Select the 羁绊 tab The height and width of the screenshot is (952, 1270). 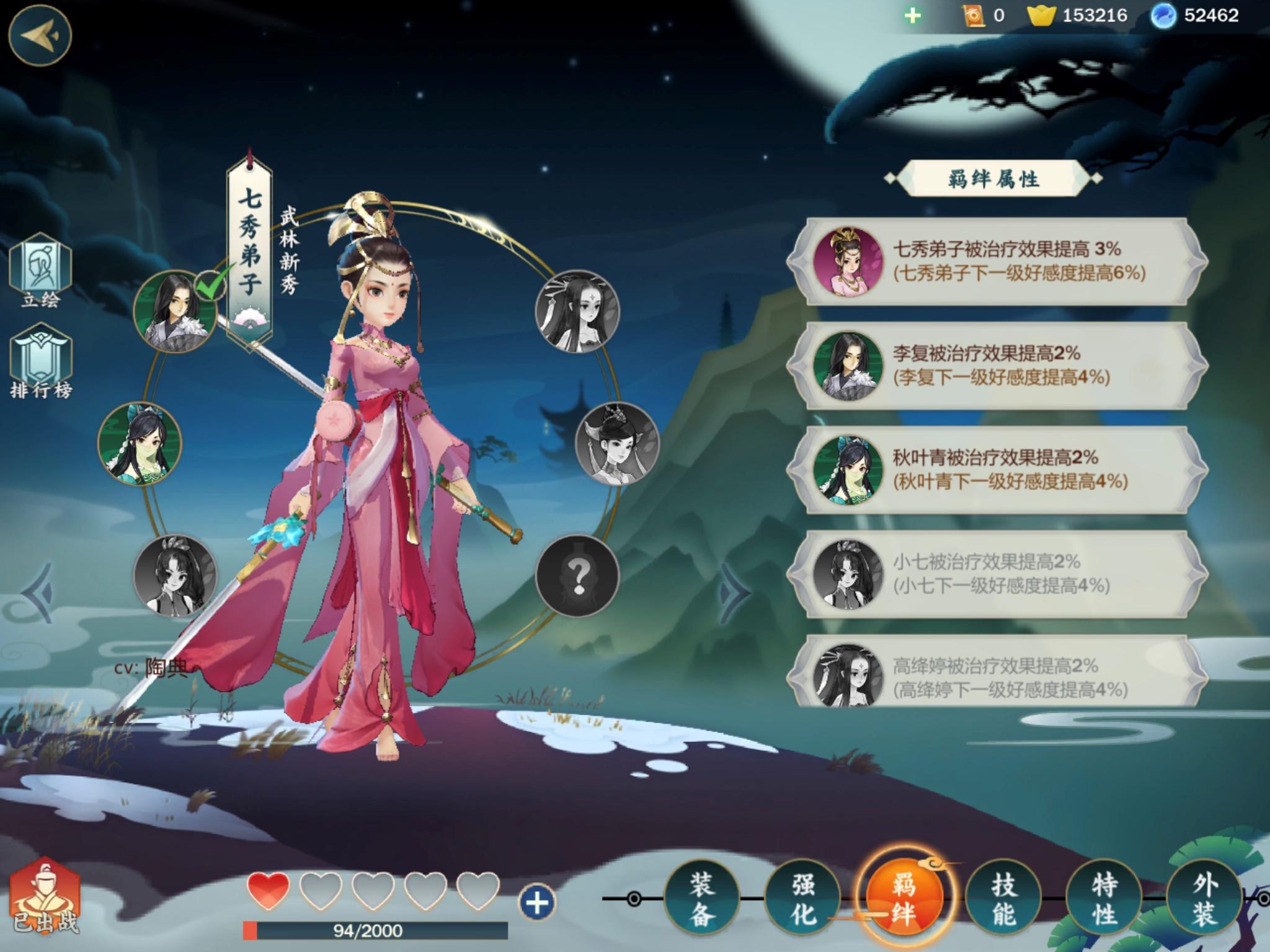904,898
